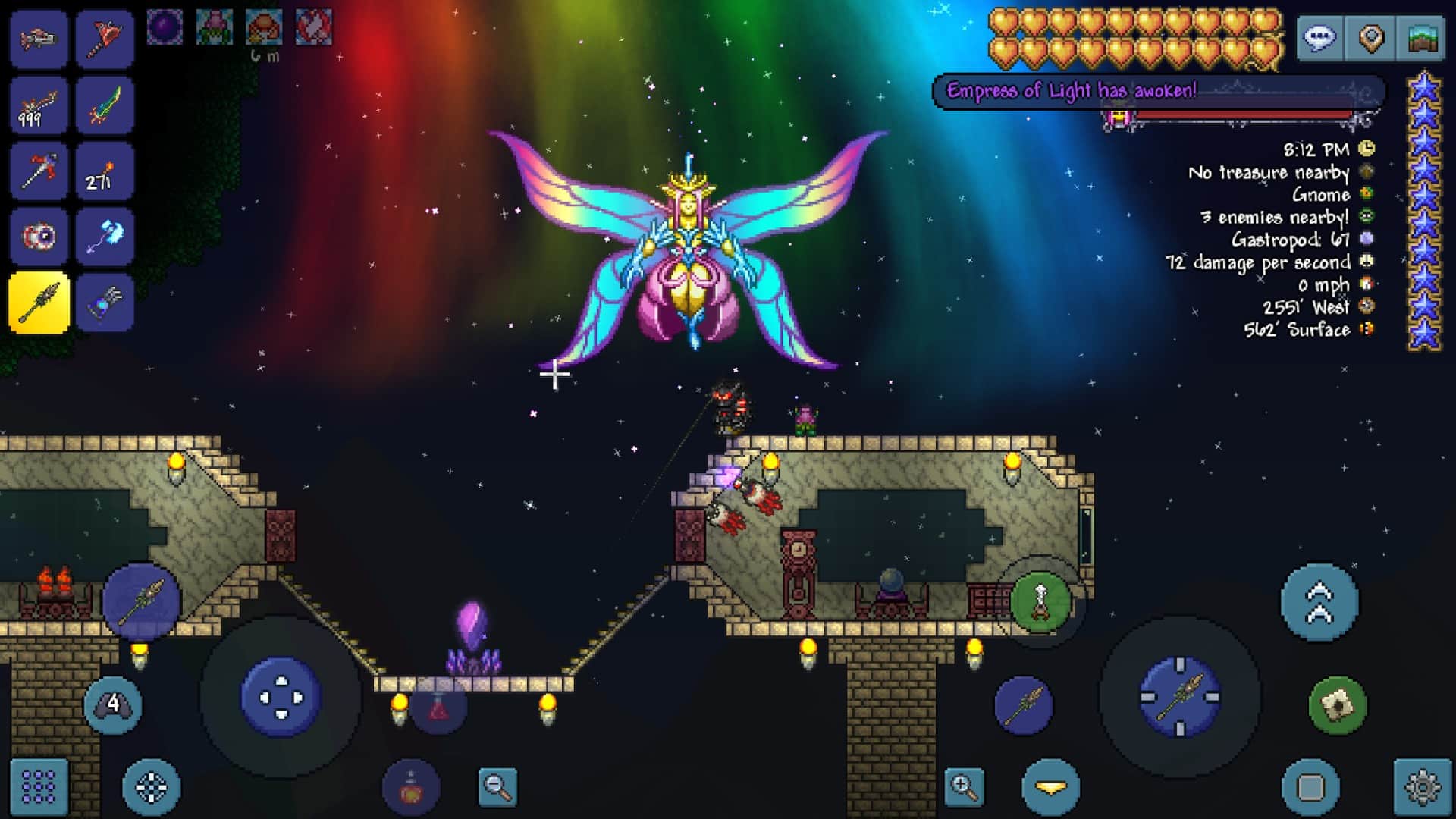The width and height of the screenshot is (1456, 819).
Task: Tap the clock icon beside 8:12 PM
Action: (x=1365, y=150)
